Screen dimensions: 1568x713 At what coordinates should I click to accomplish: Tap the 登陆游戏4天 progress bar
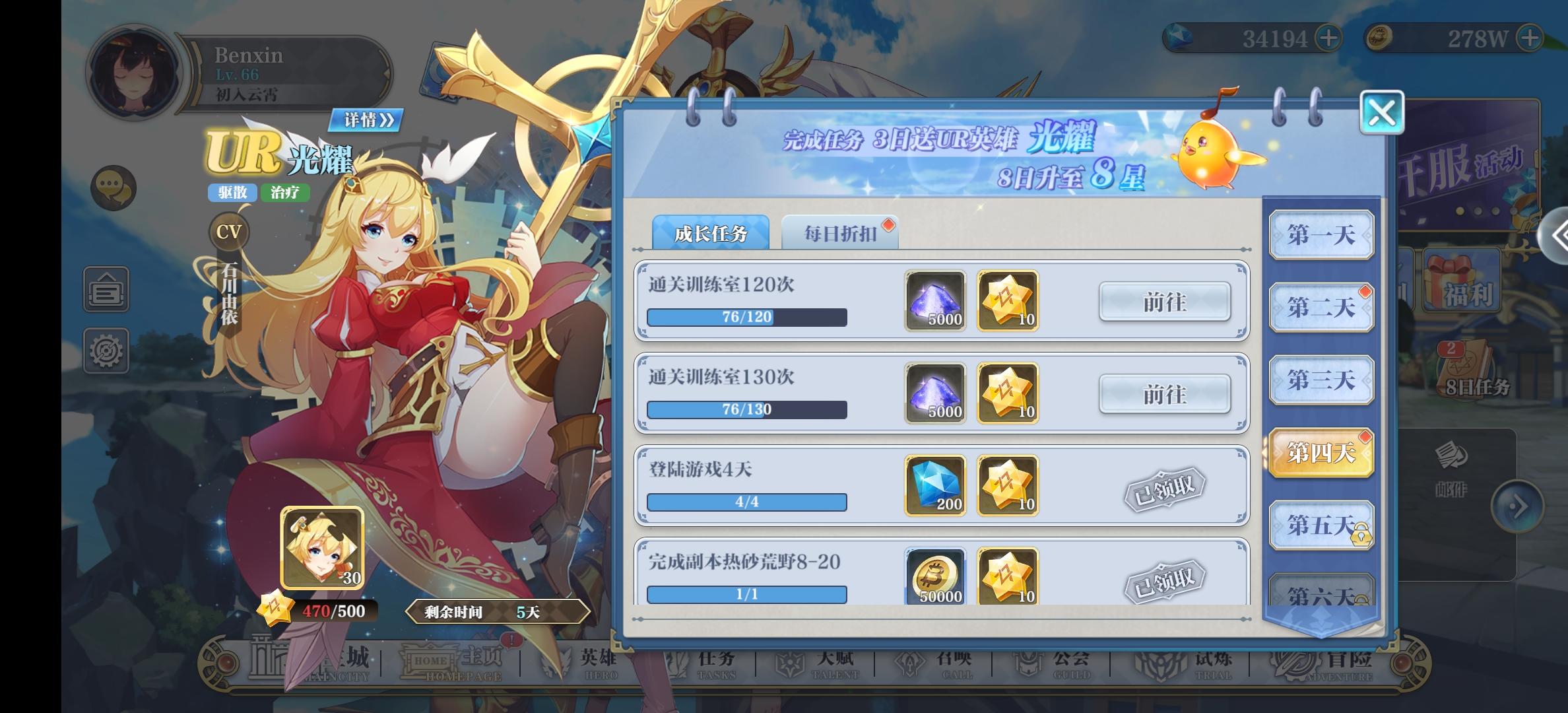746,502
